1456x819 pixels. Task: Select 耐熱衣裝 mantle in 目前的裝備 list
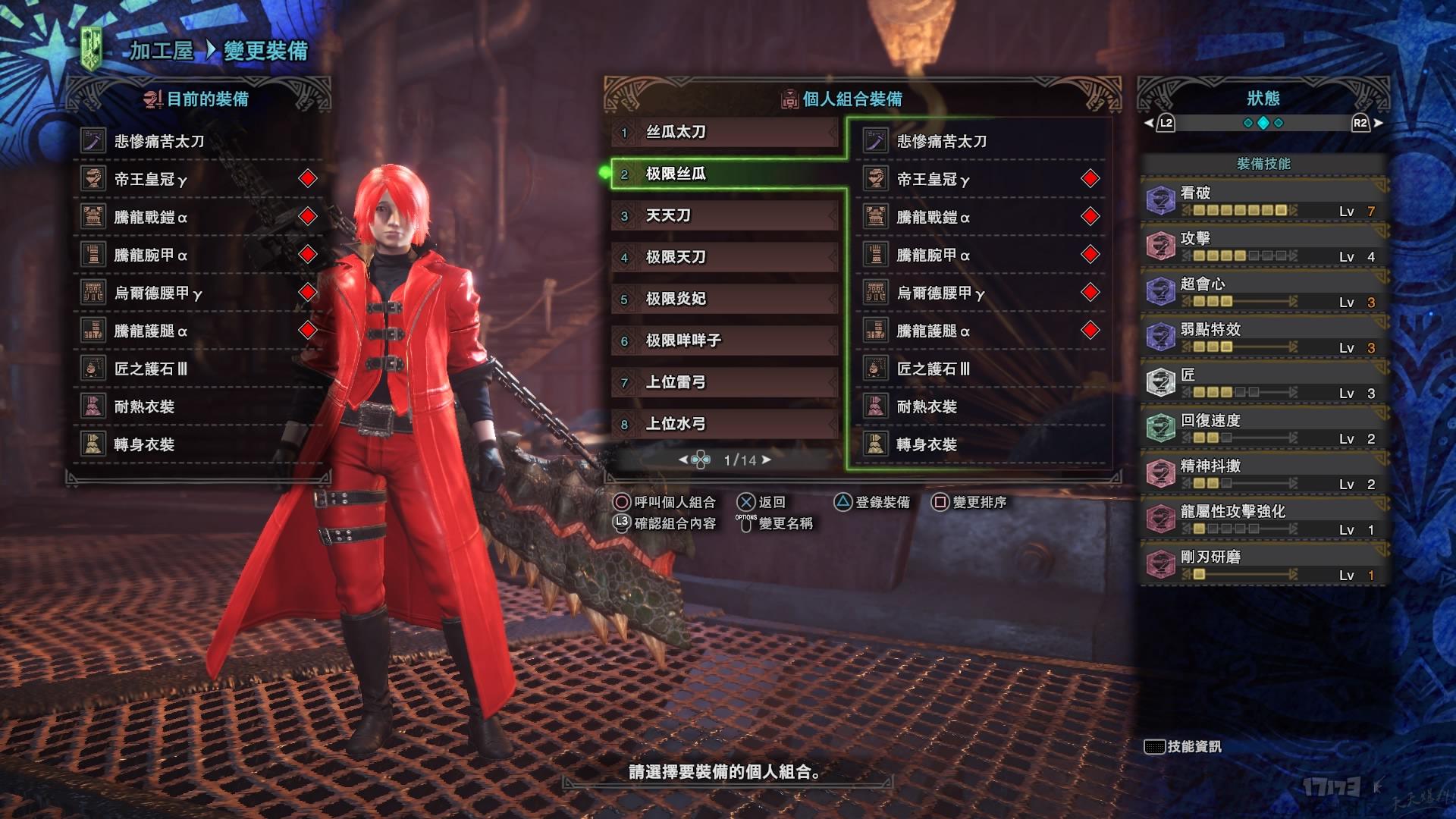197,406
